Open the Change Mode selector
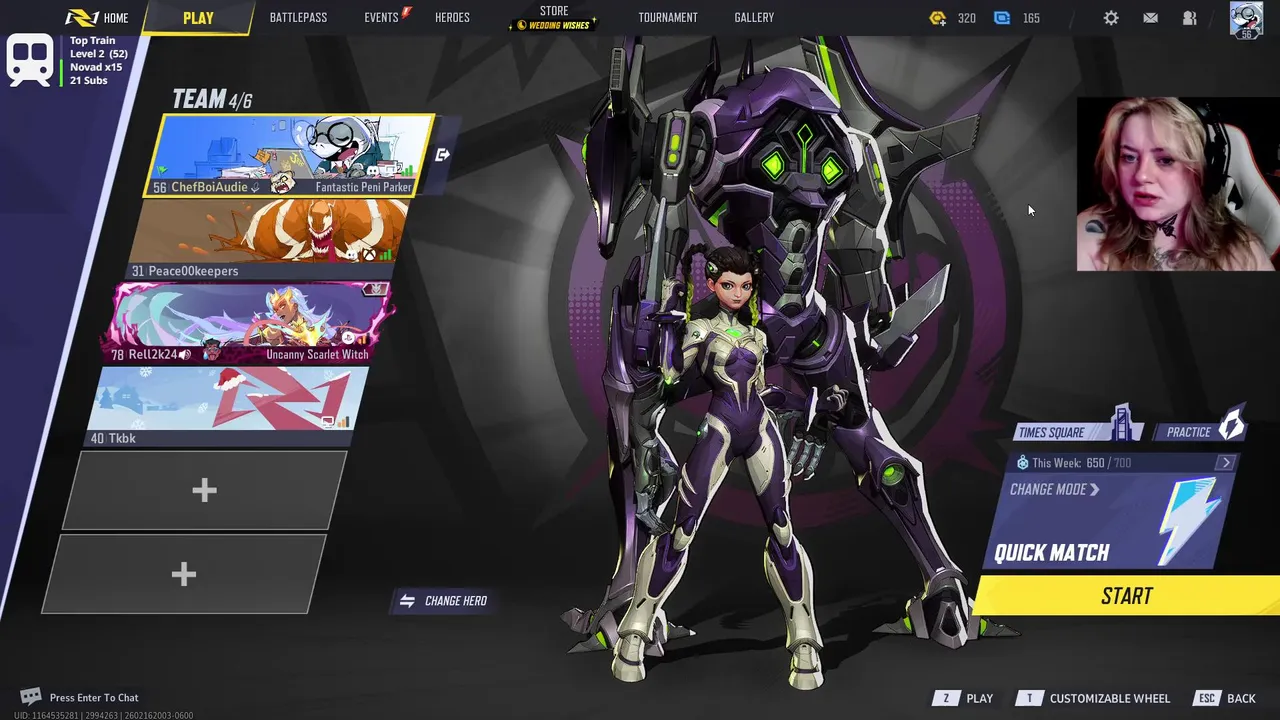Viewport: 1280px width, 720px height. (1054, 490)
